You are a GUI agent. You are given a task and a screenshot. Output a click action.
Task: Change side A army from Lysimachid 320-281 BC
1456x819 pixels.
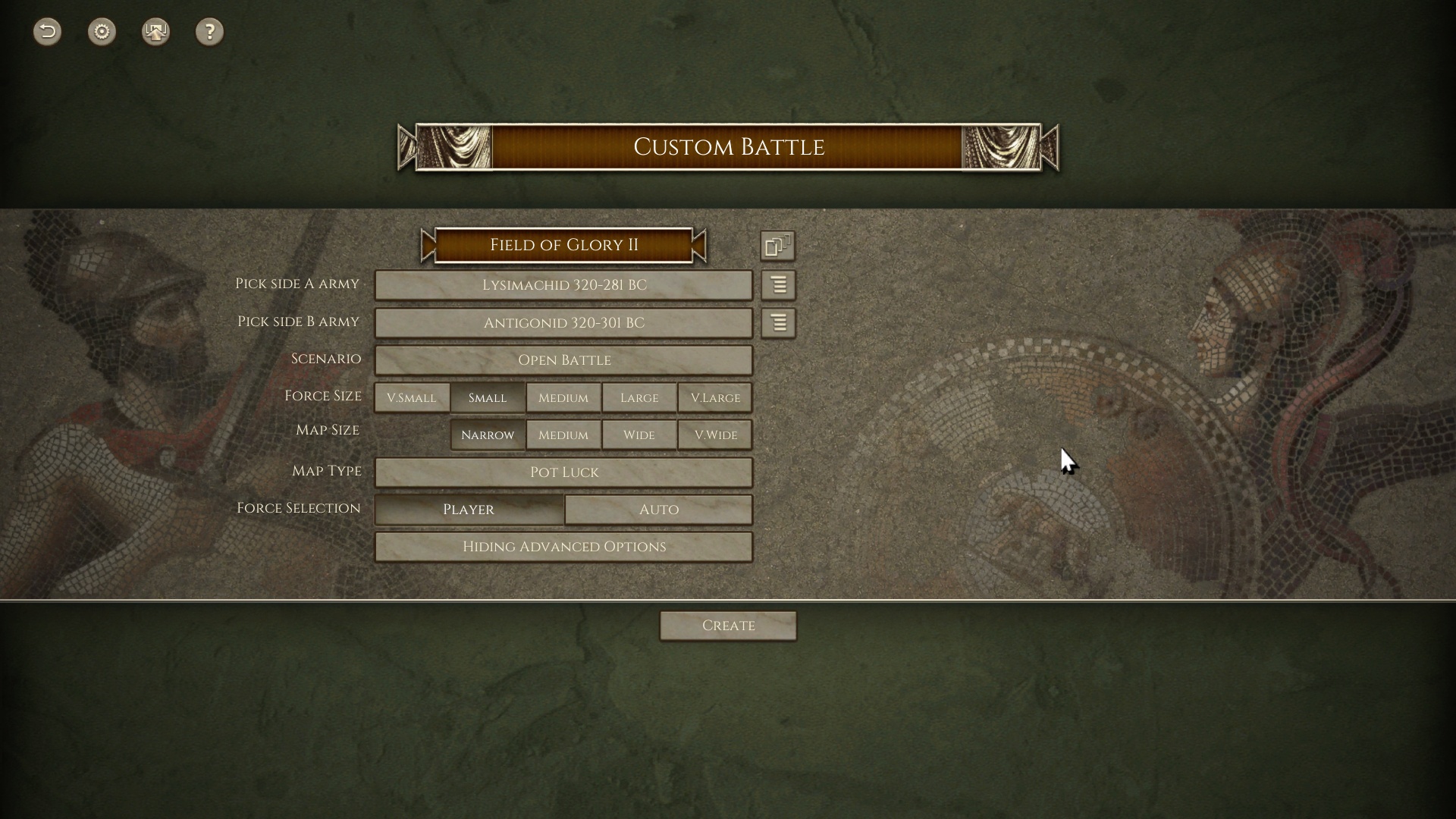563,285
